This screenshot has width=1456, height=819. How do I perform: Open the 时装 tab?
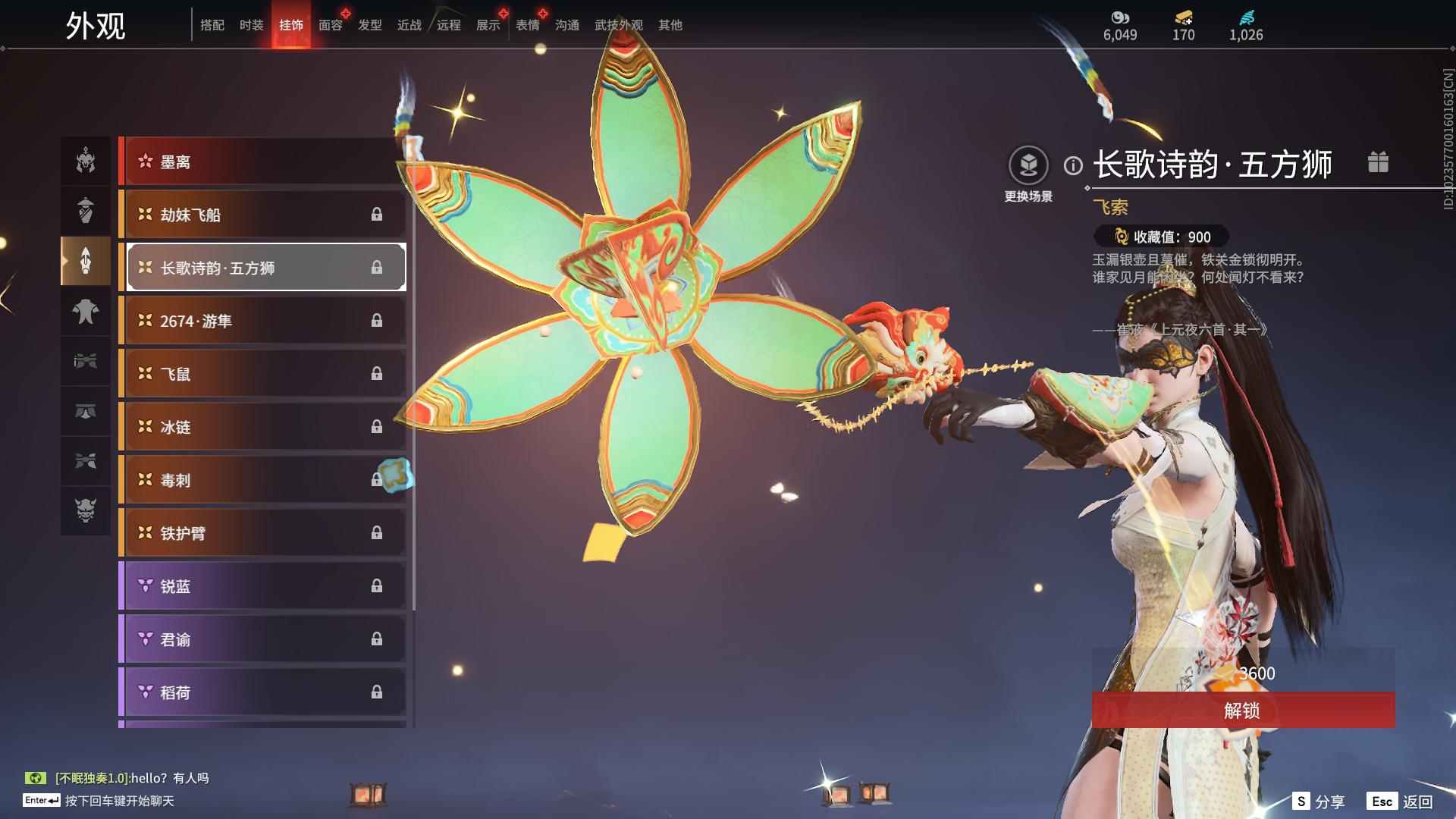251,25
